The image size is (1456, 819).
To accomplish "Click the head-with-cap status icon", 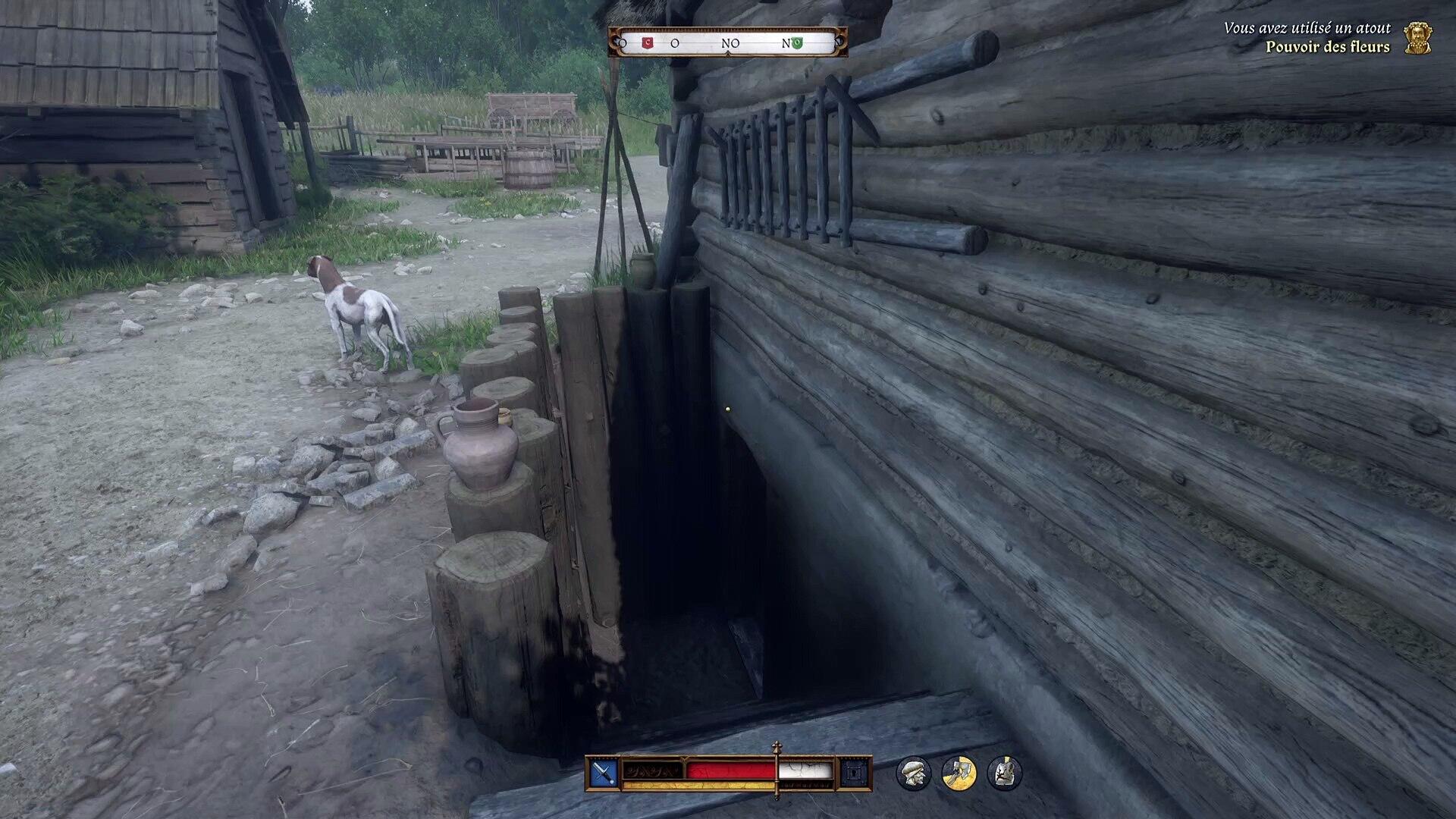I will pyautogui.click(x=913, y=773).
